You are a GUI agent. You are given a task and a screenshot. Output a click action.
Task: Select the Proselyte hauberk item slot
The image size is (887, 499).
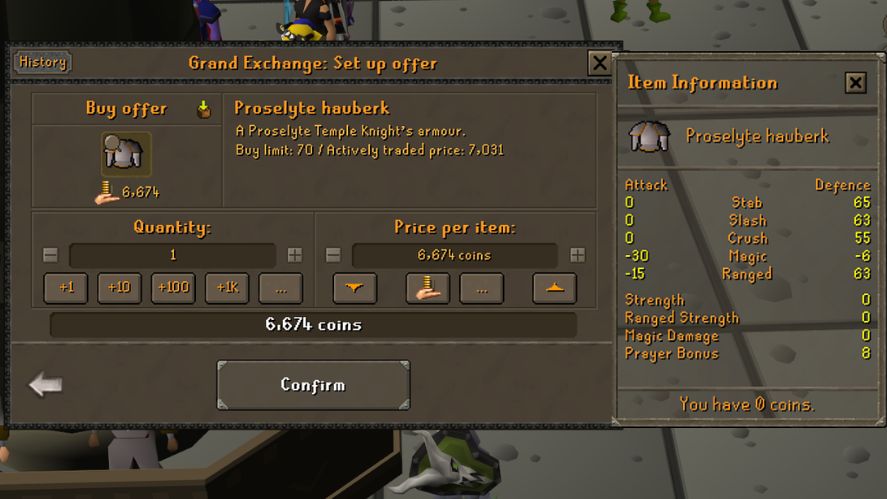126,154
